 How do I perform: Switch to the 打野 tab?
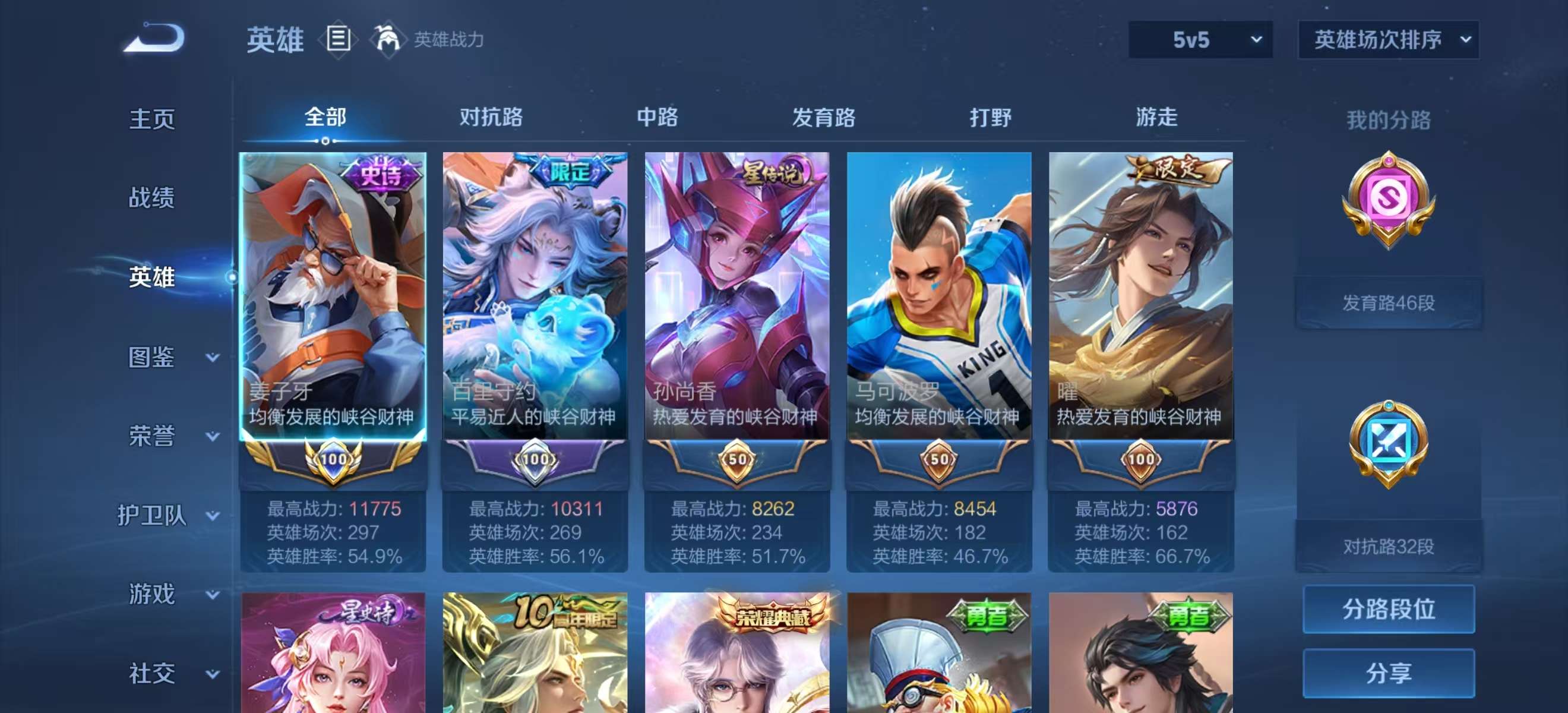pyautogui.click(x=989, y=119)
